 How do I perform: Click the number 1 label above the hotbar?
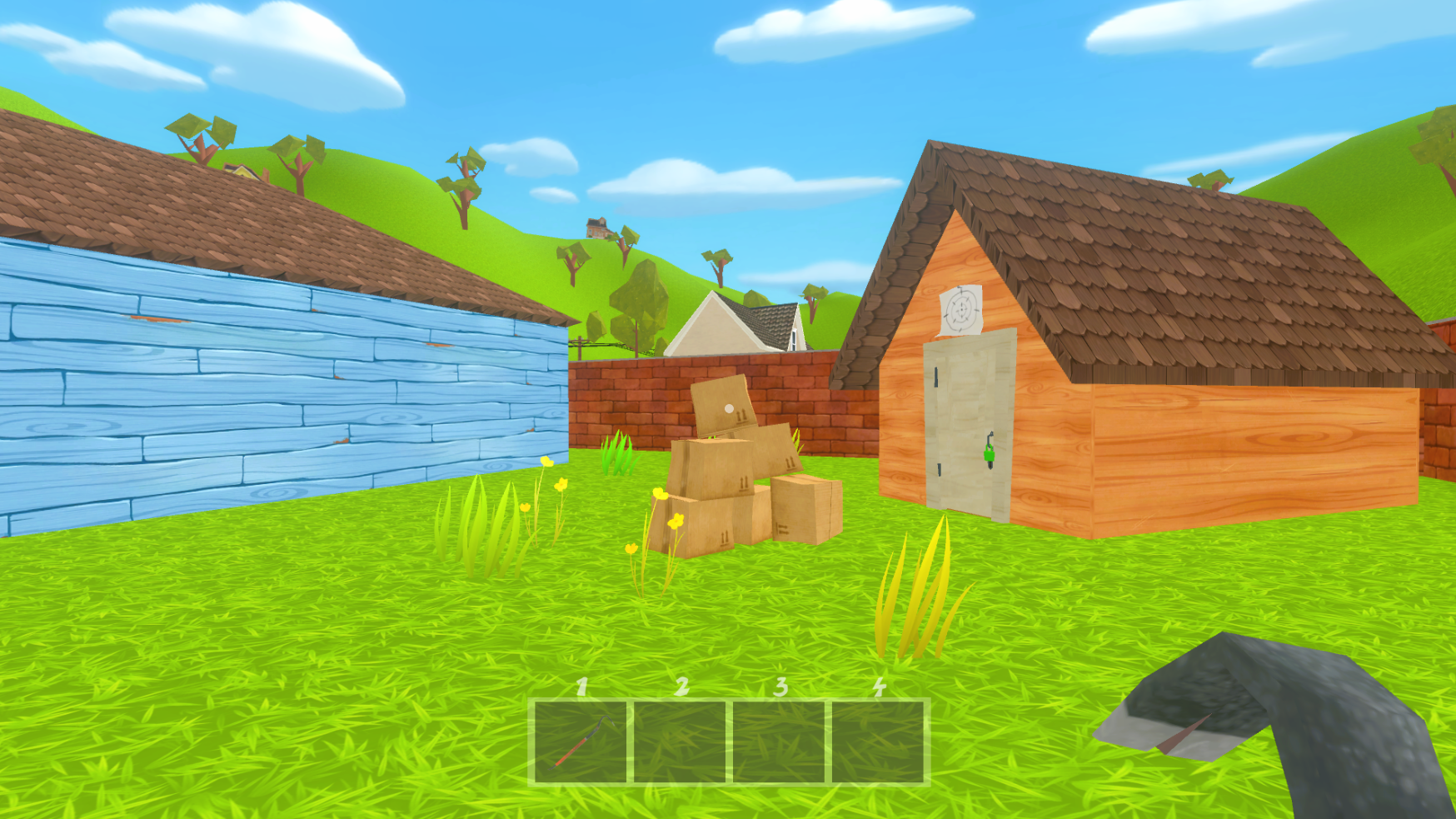coord(581,690)
